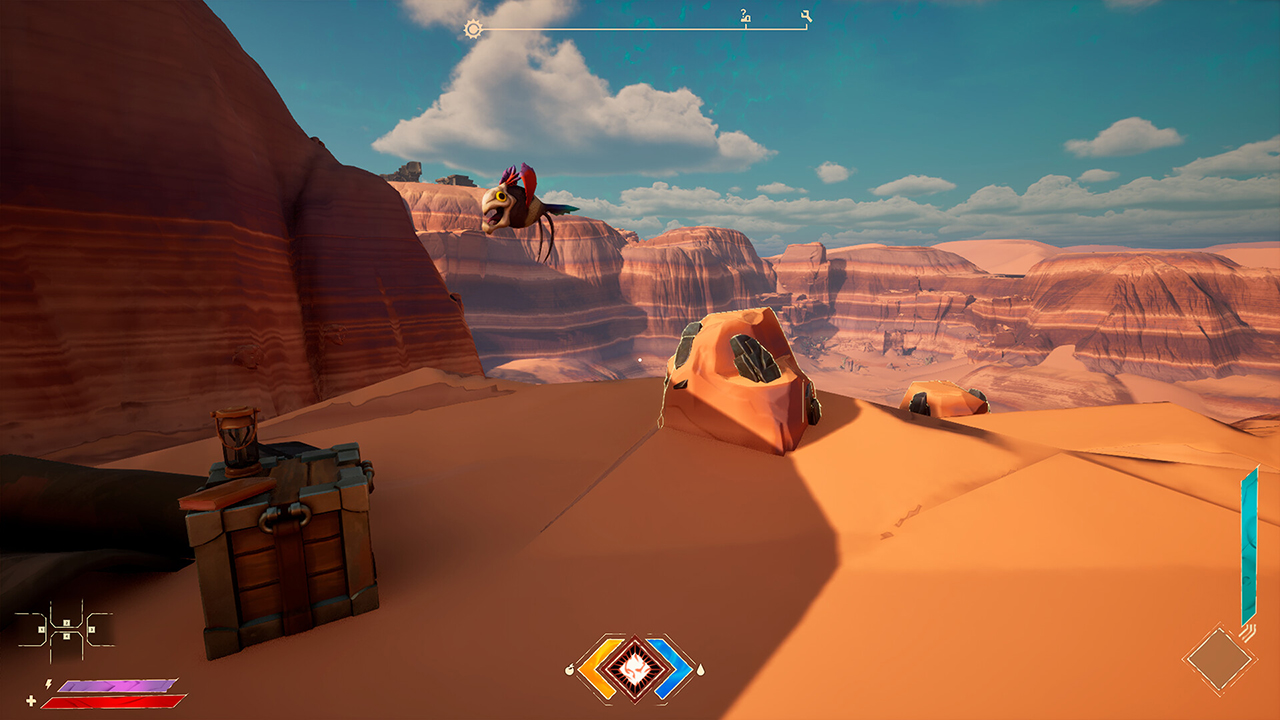Click the question-mark house marker on the timeline

tap(745, 17)
